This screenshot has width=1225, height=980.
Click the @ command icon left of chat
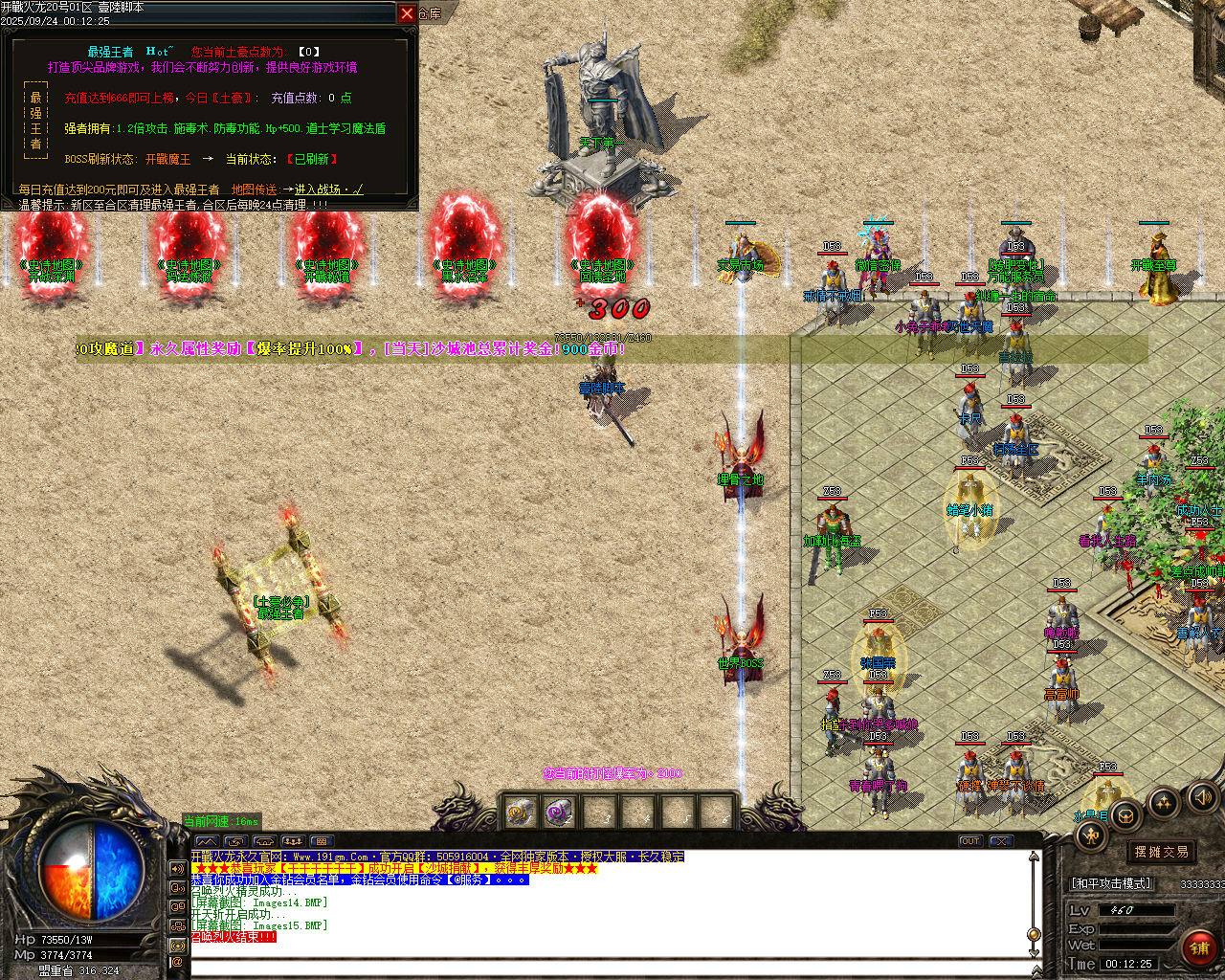point(178,960)
